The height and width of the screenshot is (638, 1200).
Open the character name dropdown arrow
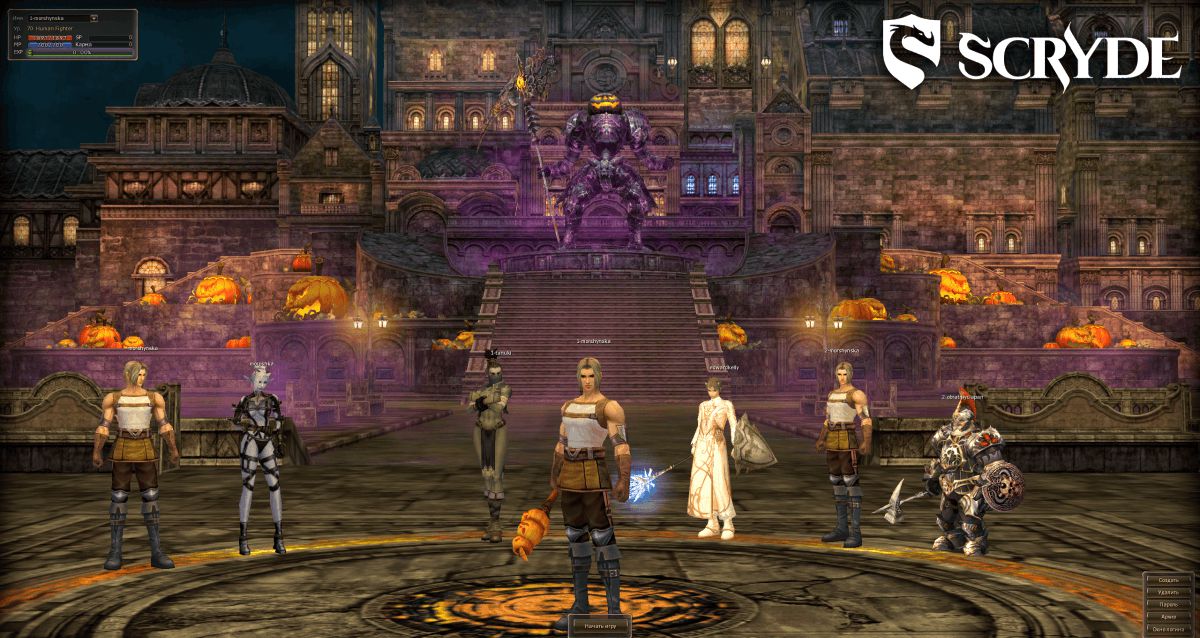(94, 18)
